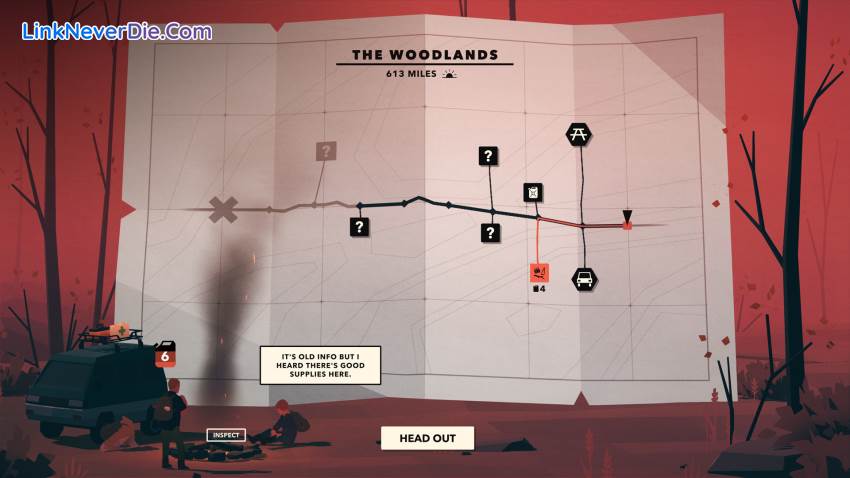Click the HEAD OUT button

pos(427,438)
